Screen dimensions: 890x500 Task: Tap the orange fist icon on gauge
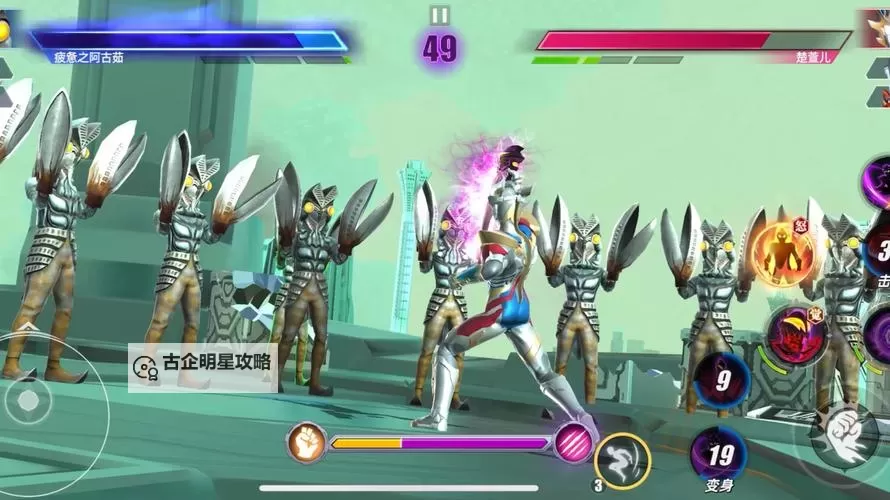coord(306,441)
